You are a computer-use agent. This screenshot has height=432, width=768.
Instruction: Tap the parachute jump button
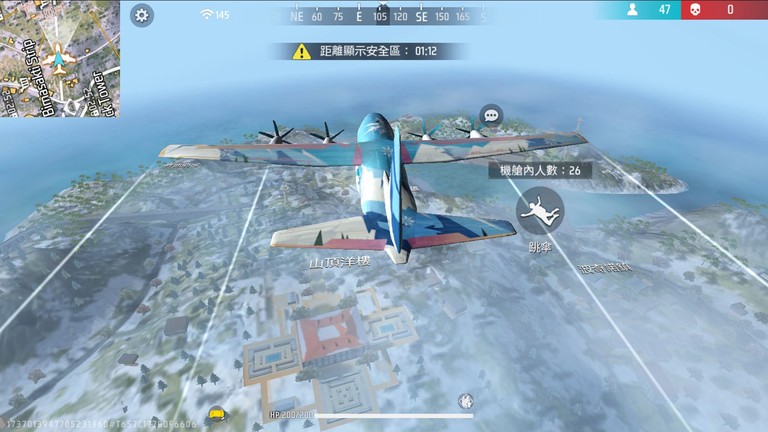pyautogui.click(x=540, y=210)
